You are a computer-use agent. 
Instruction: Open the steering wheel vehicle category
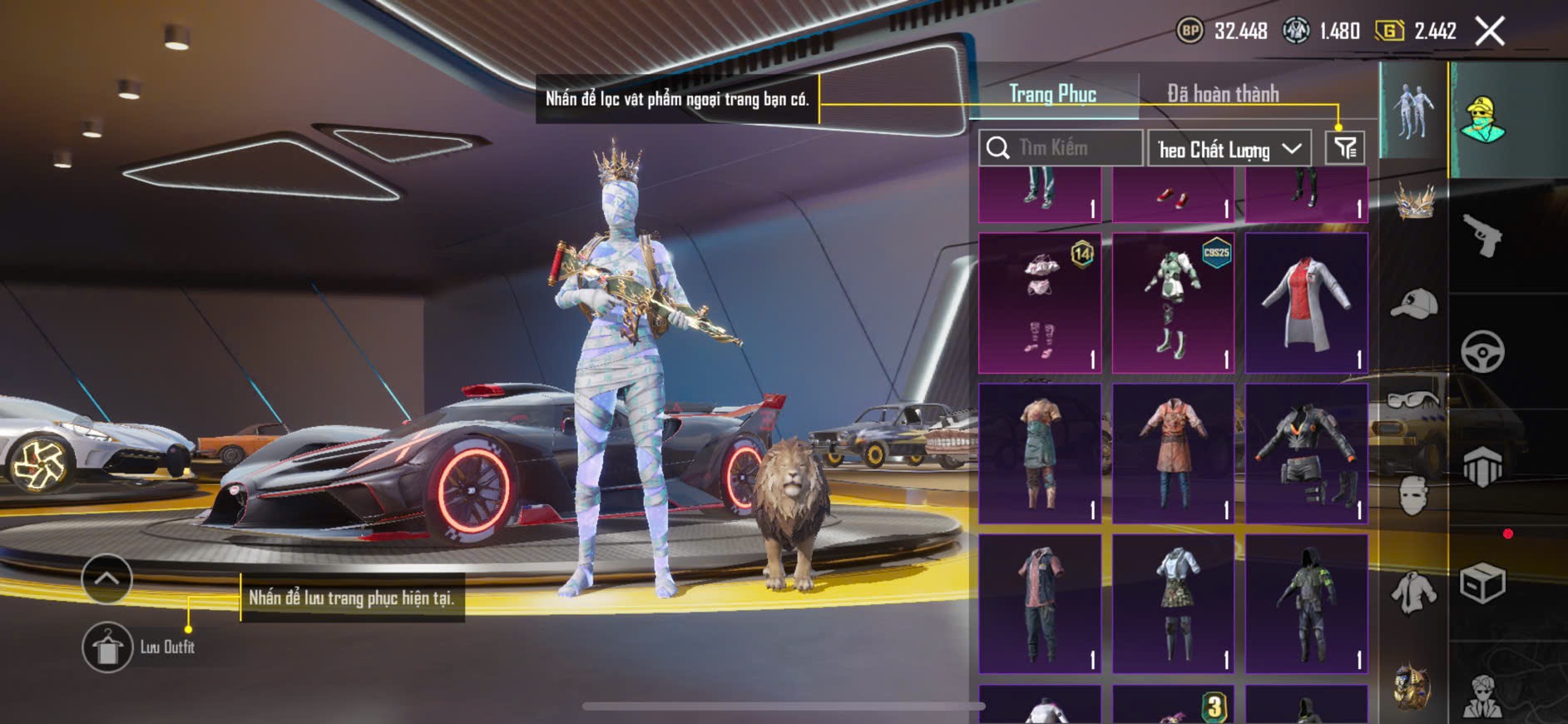1483,351
